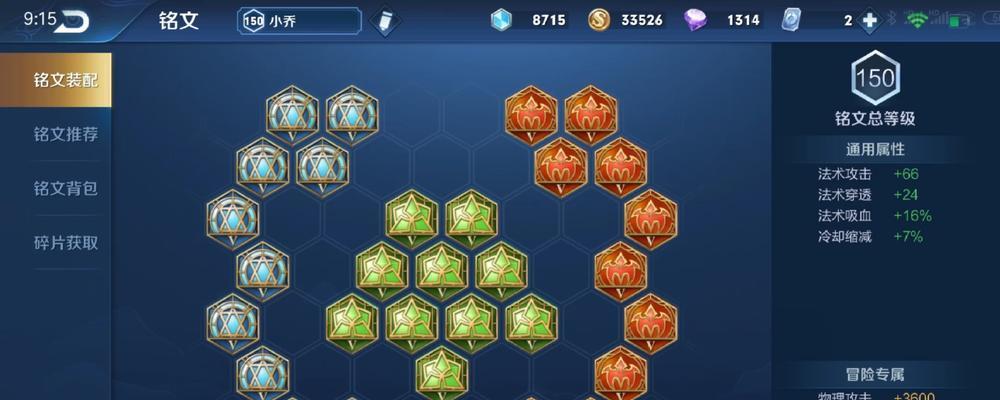
Task: Tap the rename pencil icon
Action: pyautogui.click(x=385, y=21)
